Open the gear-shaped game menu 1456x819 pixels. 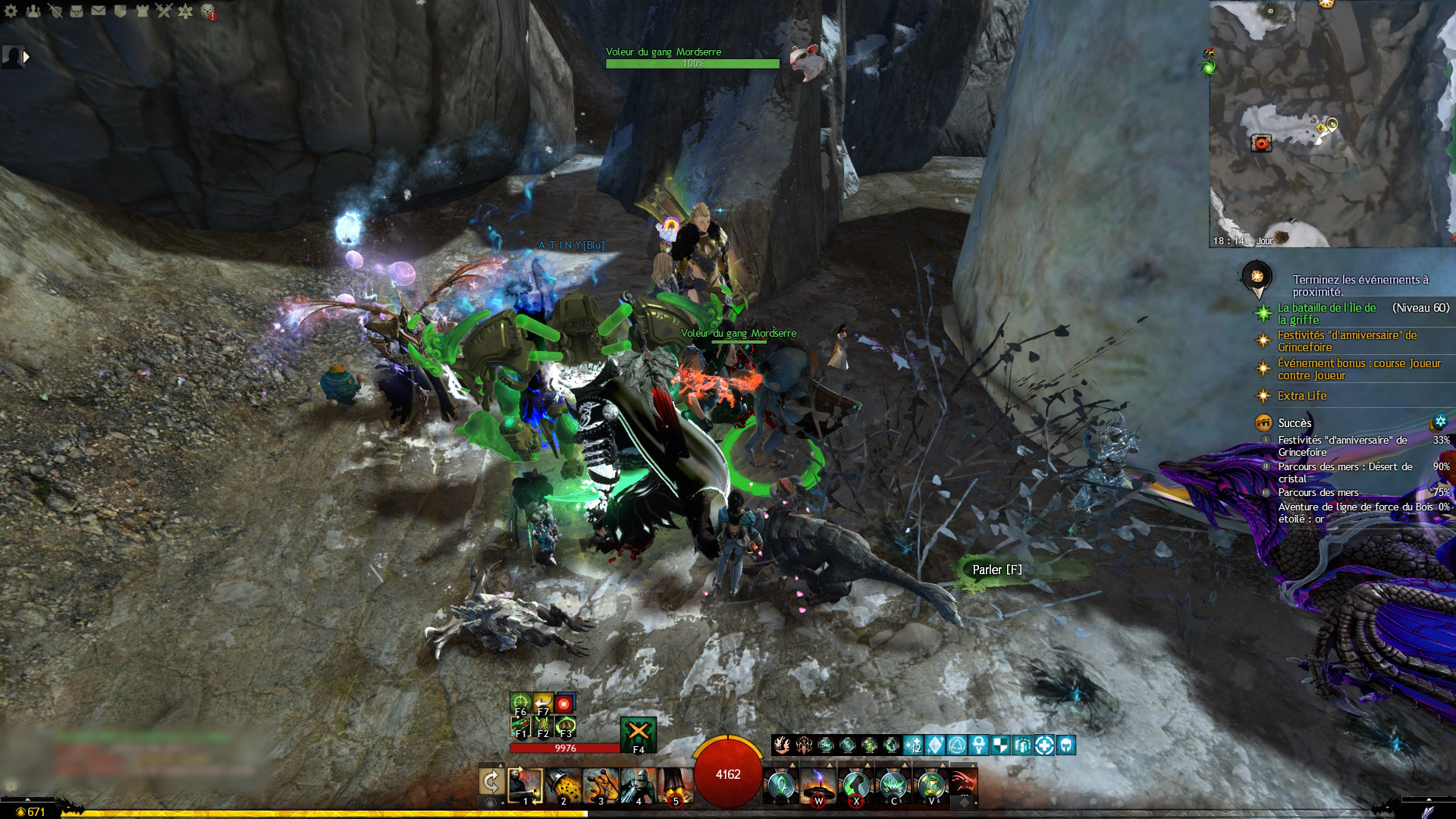(x=11, y=11)
